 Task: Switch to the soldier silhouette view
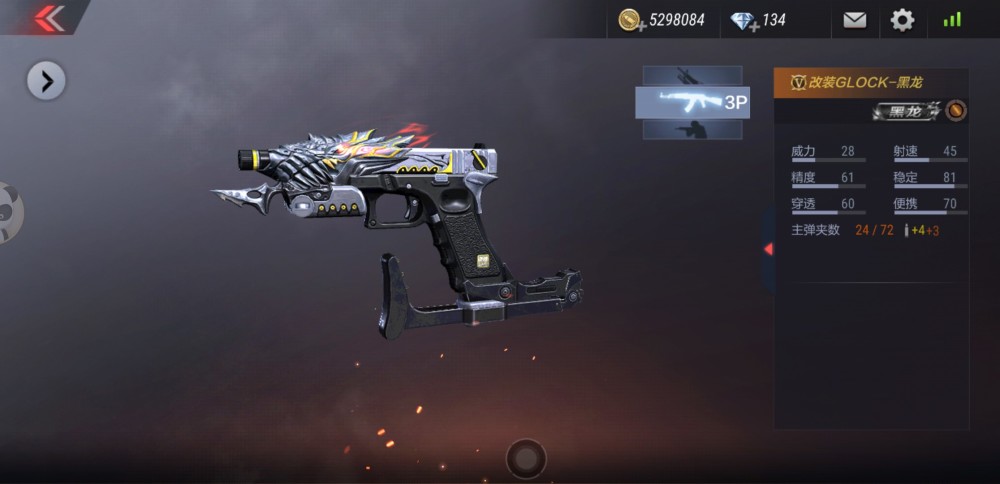(691, 129)
